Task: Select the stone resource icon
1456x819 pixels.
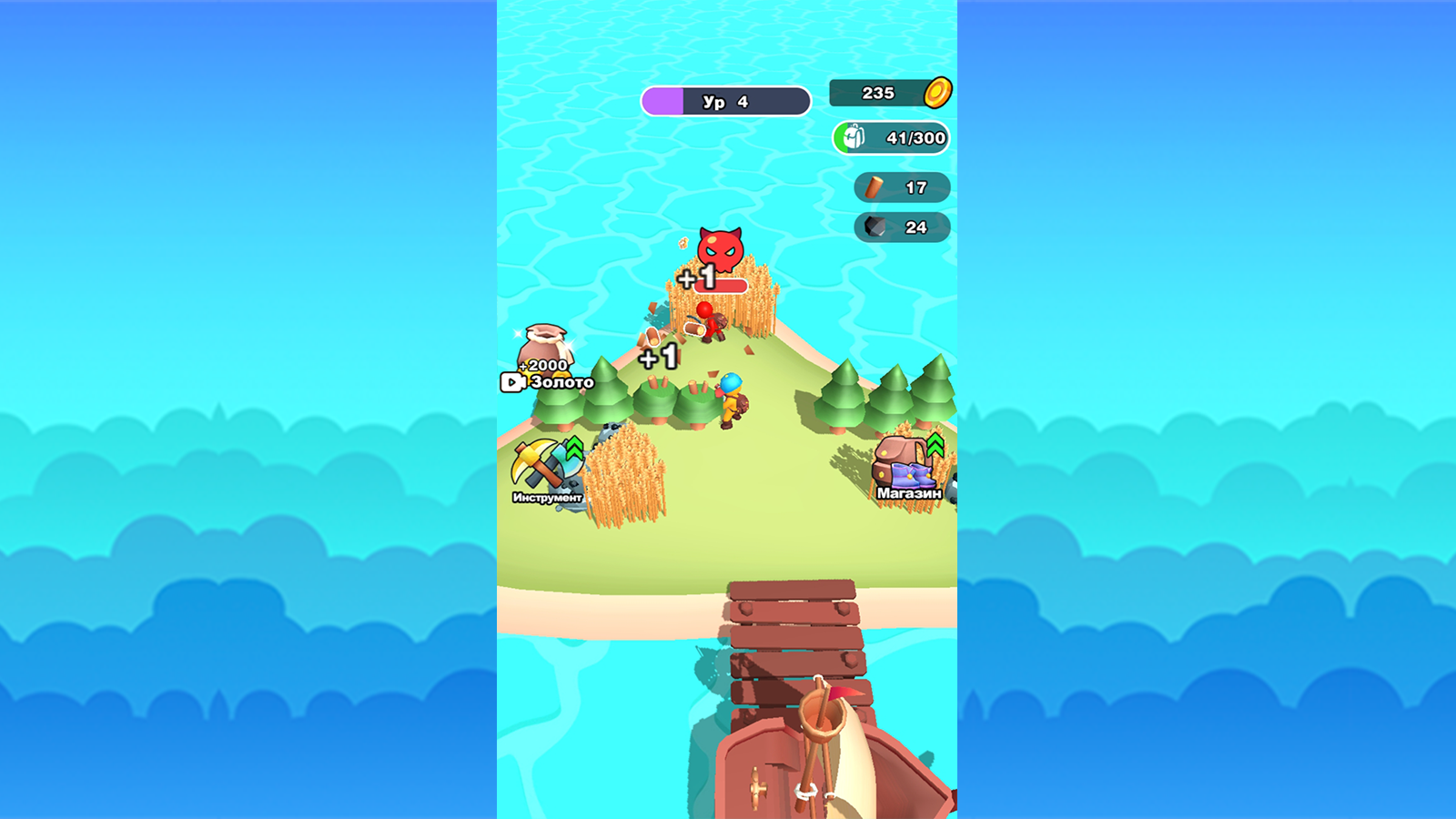Action: point(873,227)
